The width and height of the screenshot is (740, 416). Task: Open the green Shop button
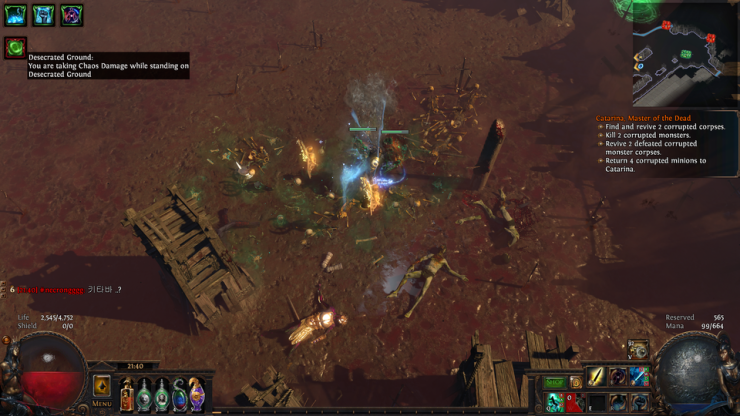(x=555, y=383)
